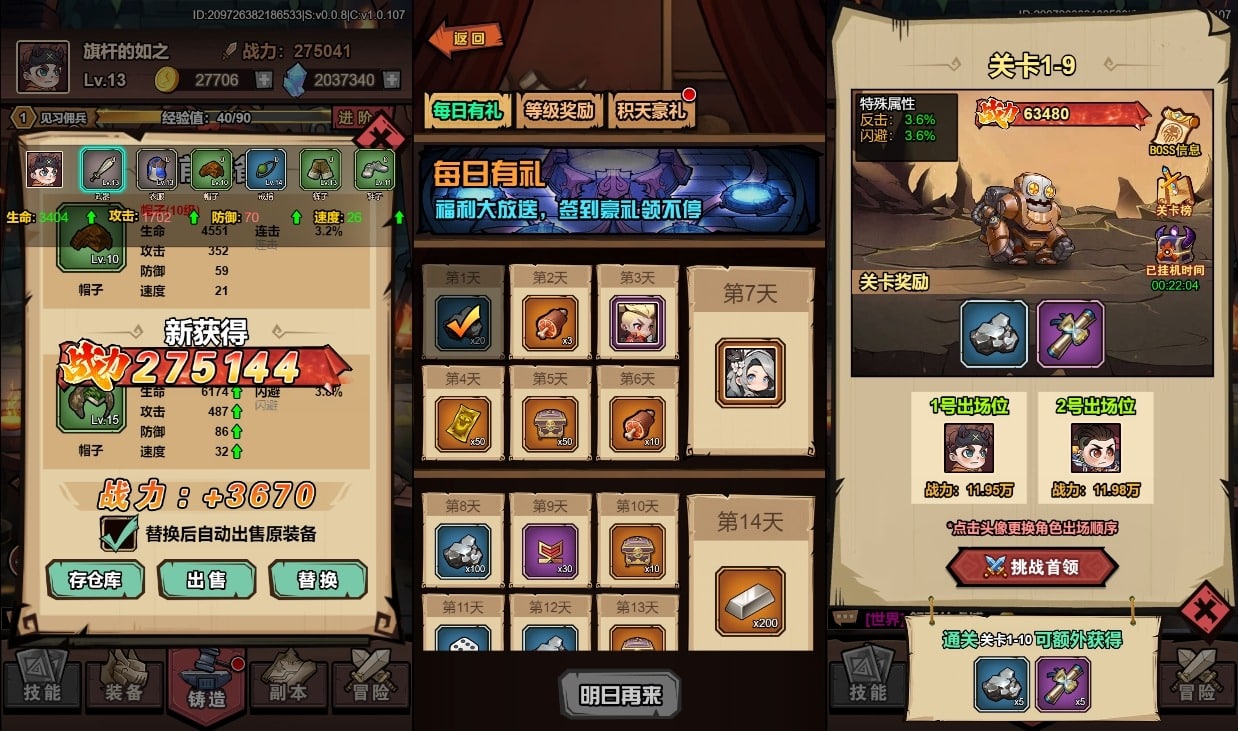Image resolution: width=1238 pixels, height=731 pixels.
Task: Click the 进阶 advance button
Action: click(x=356, y=118)
